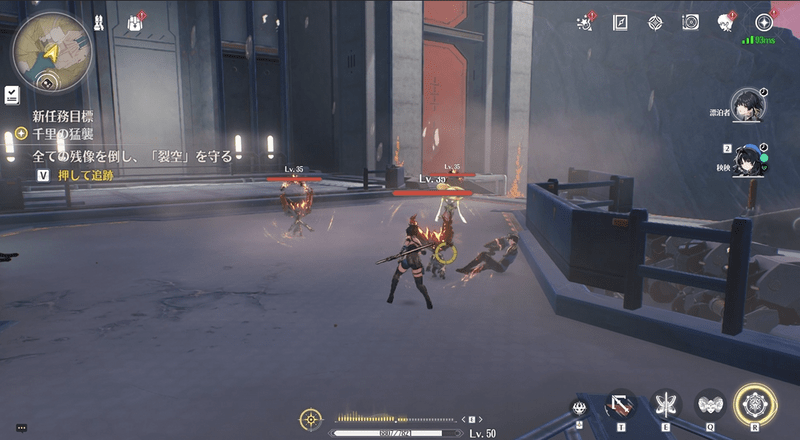Open the main terminal star menu
Image resolution: width=800 pixels, height=440 pixels.
coord(764,22)
